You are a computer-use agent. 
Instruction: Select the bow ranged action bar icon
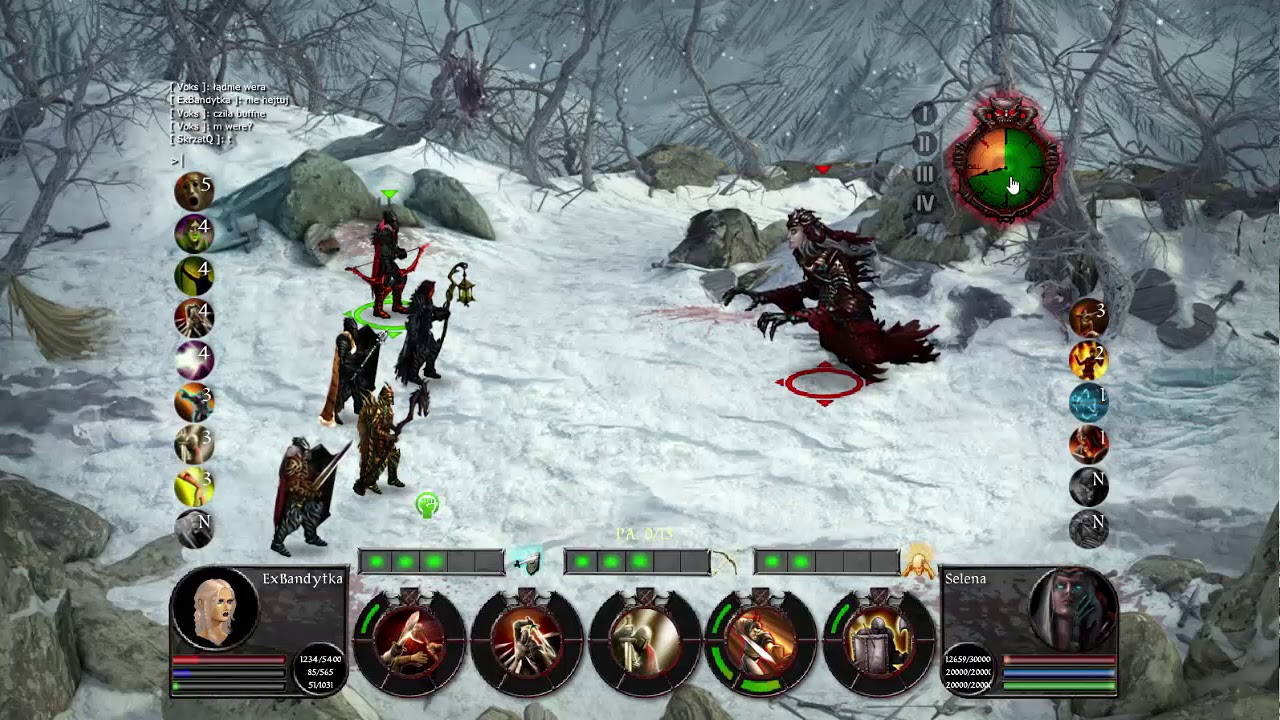(x=724, y=563)
